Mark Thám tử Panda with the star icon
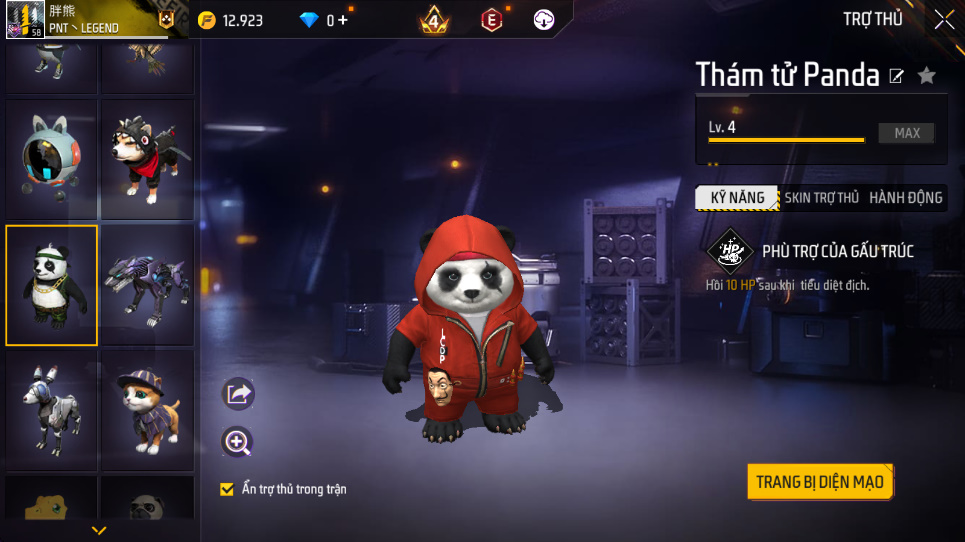 coord(927,75)
